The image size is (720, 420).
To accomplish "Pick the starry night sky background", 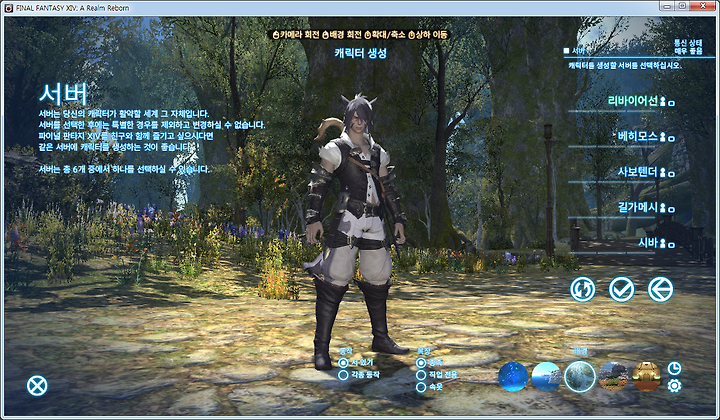I will tap(513, 376).
